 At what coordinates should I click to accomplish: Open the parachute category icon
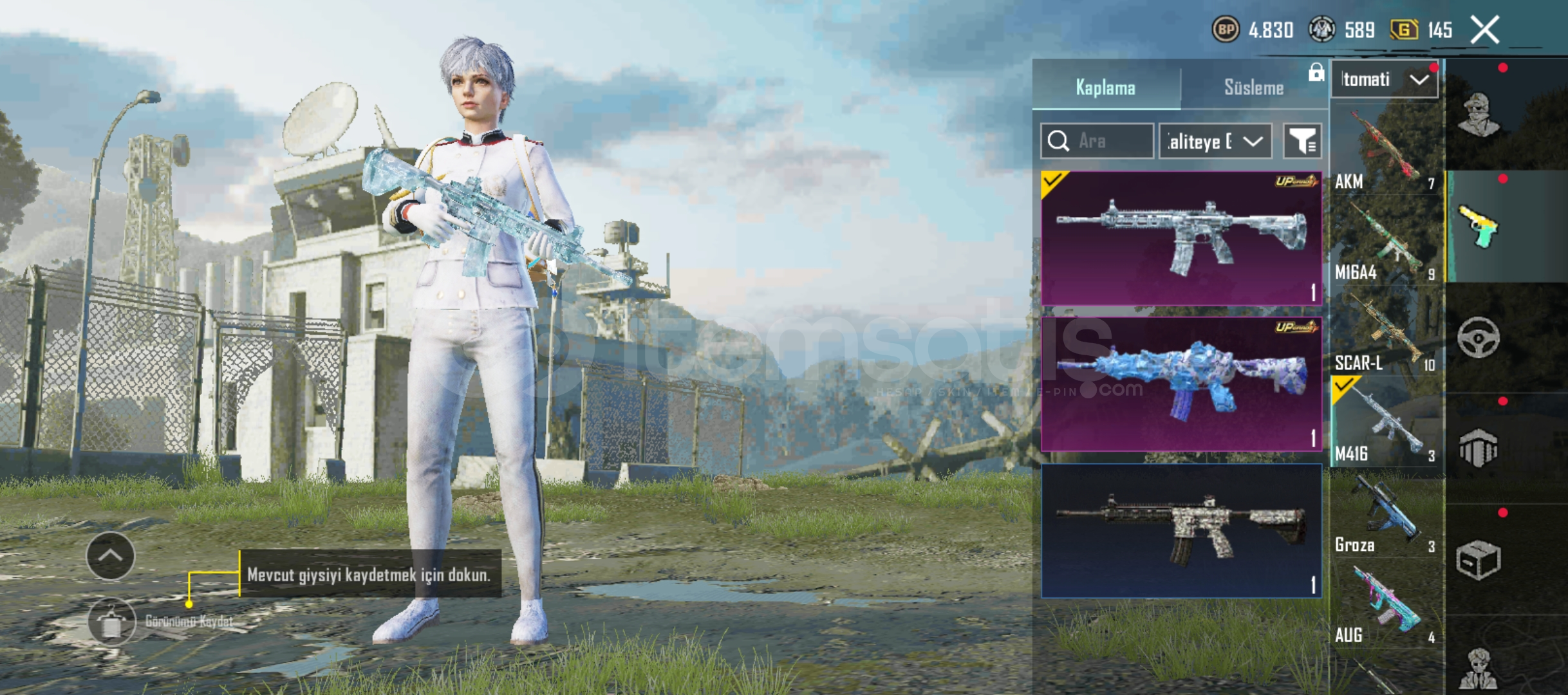coord(1479,449)
